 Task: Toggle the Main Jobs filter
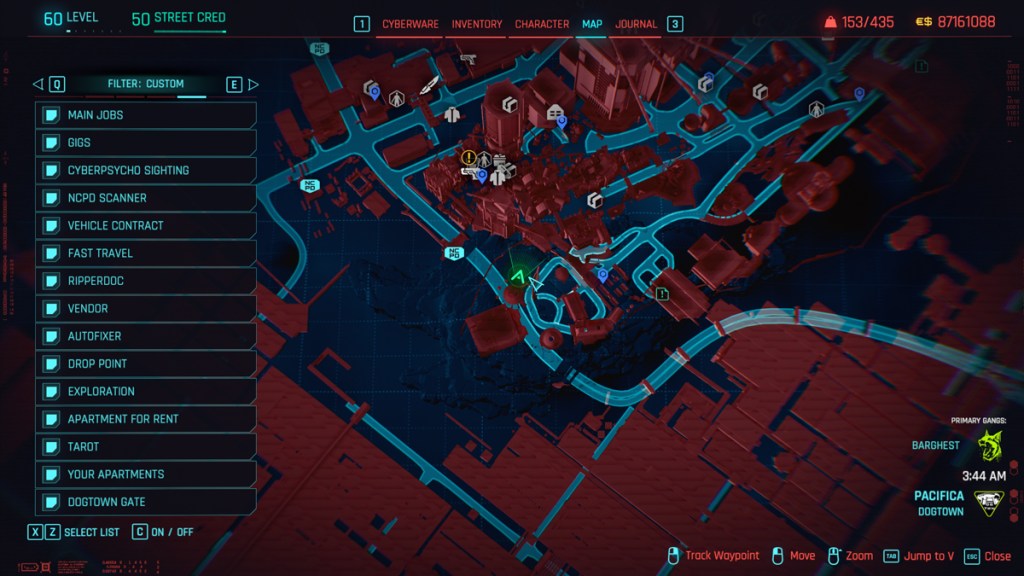coord(146,115)
